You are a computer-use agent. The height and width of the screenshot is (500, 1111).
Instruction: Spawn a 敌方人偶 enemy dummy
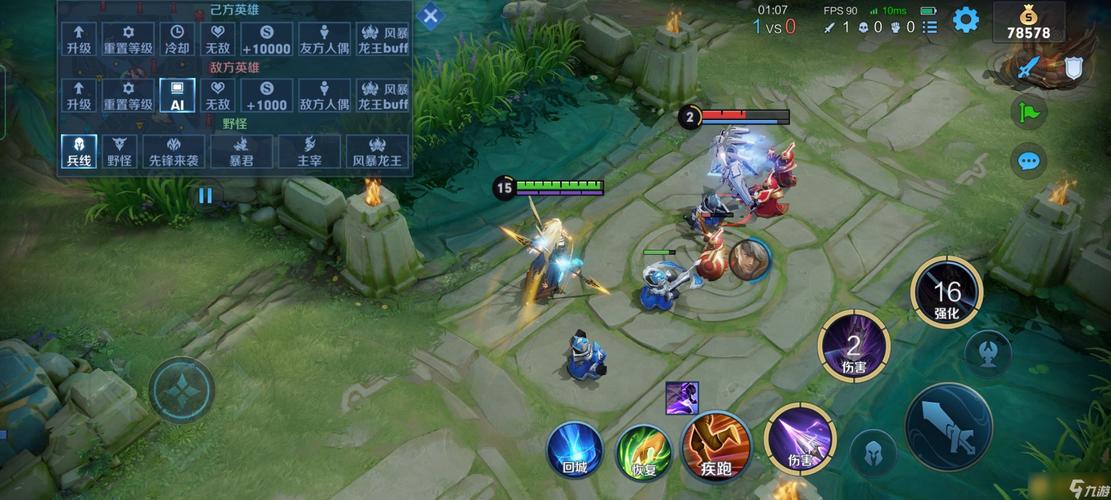point(324,95)
